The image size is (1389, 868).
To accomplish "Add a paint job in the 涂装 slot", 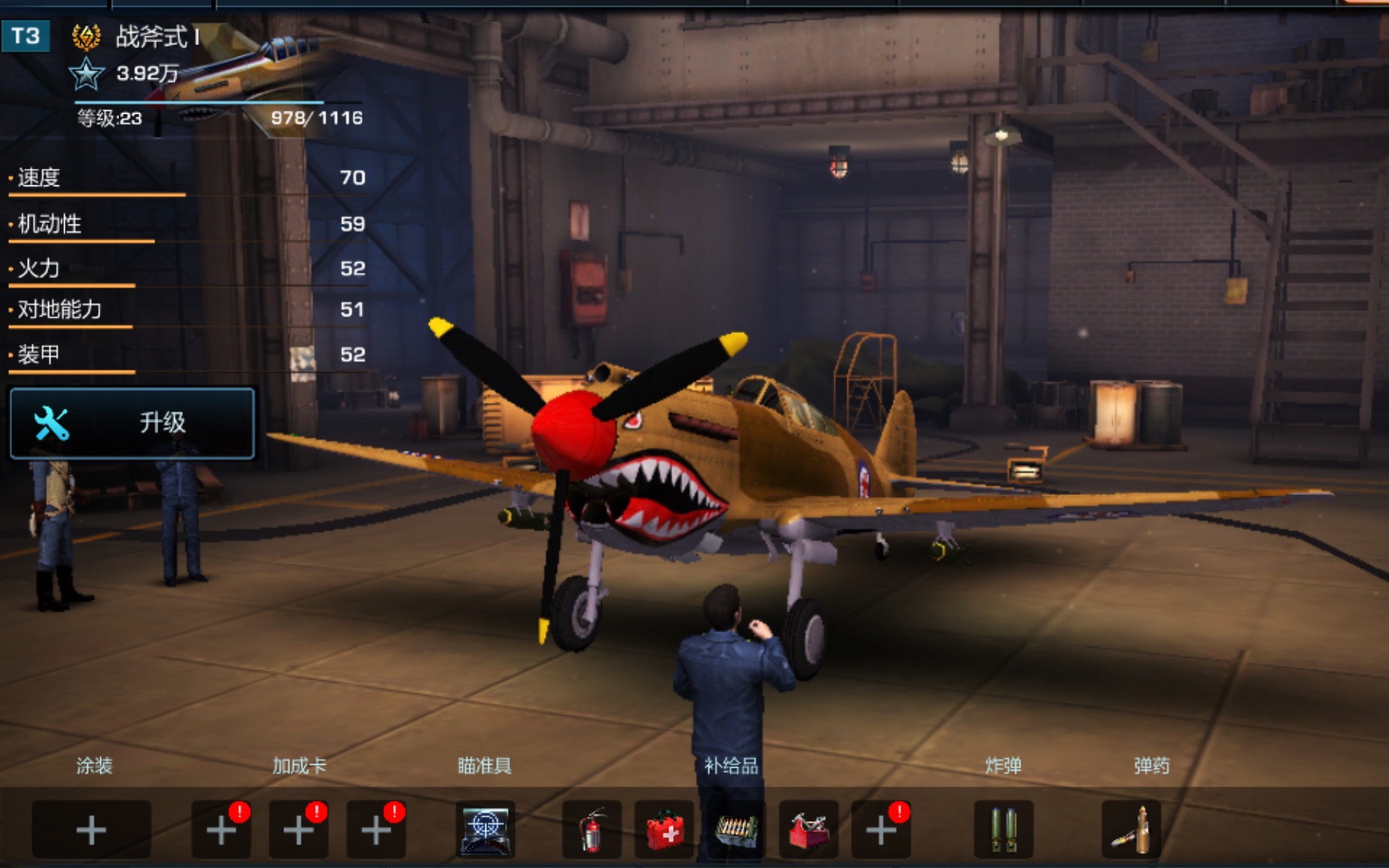I will [x=91, y=830].
